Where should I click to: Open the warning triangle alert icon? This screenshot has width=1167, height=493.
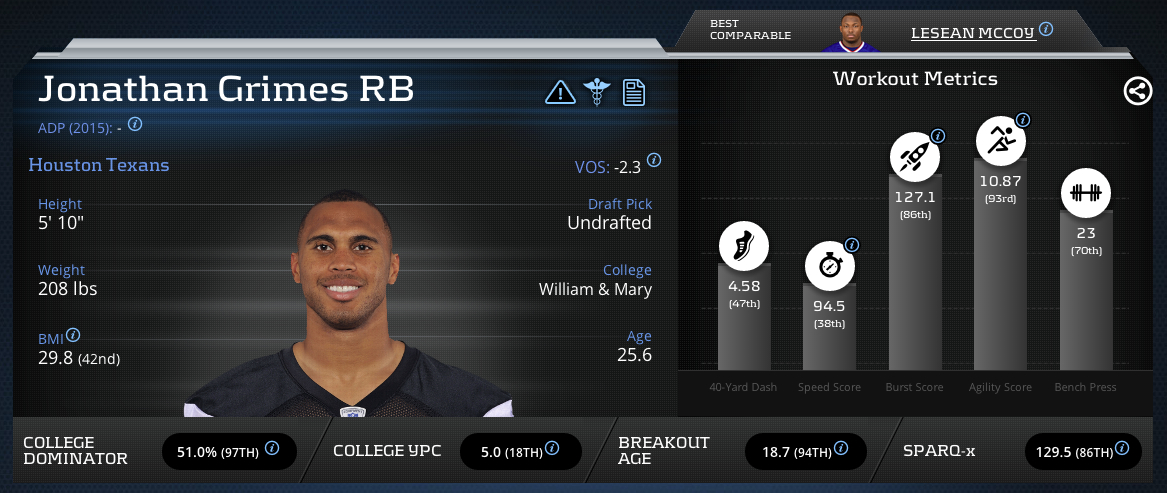pos(560,93)
